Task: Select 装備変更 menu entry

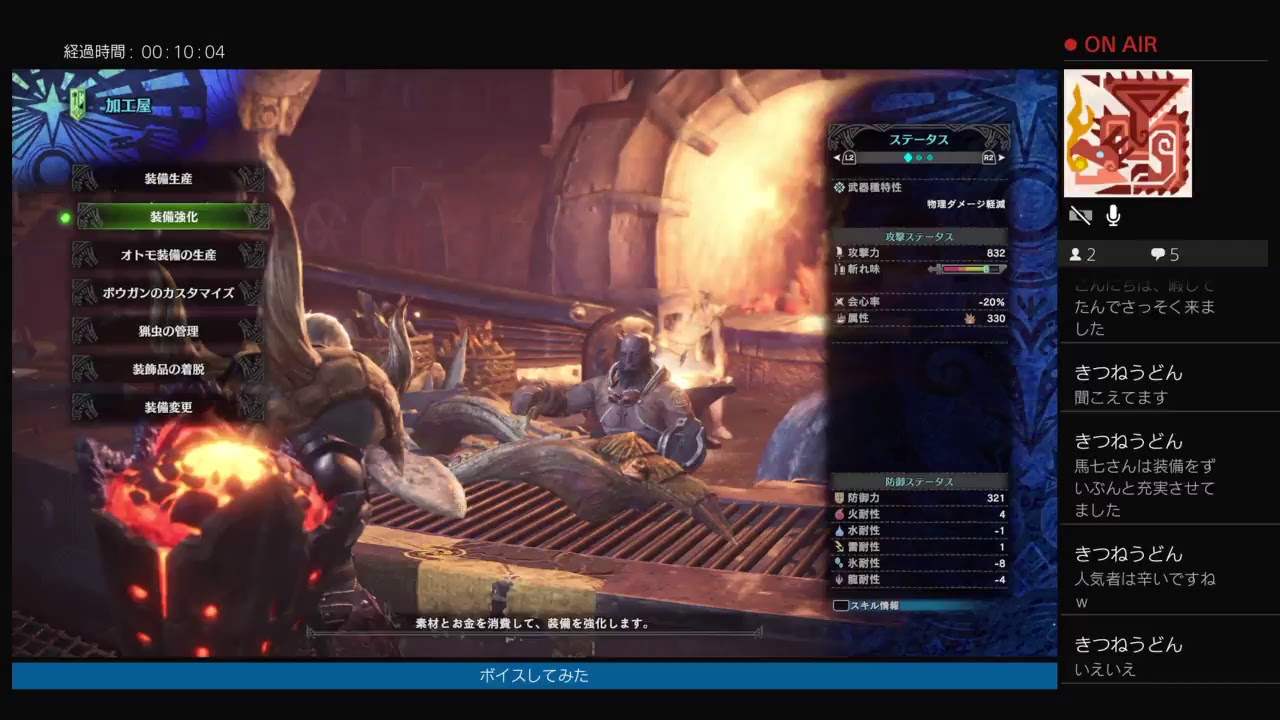Action: click(x=168, y=407)
